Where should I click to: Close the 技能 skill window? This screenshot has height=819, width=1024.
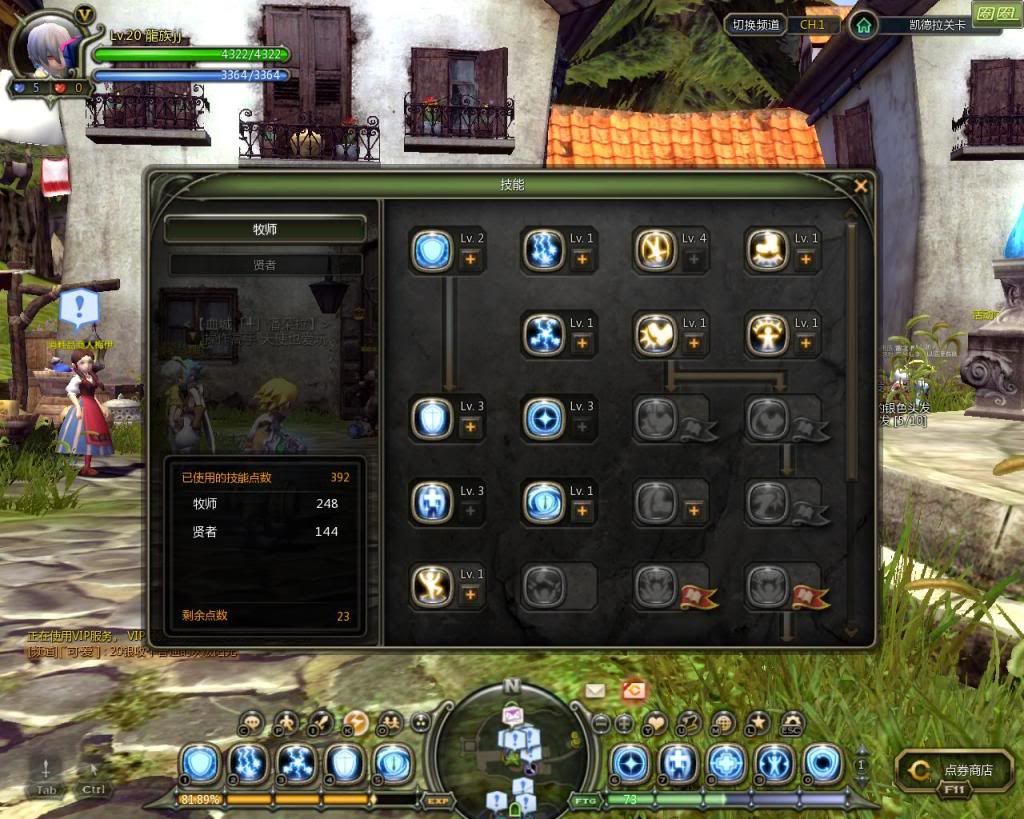(x=860, y=186)
